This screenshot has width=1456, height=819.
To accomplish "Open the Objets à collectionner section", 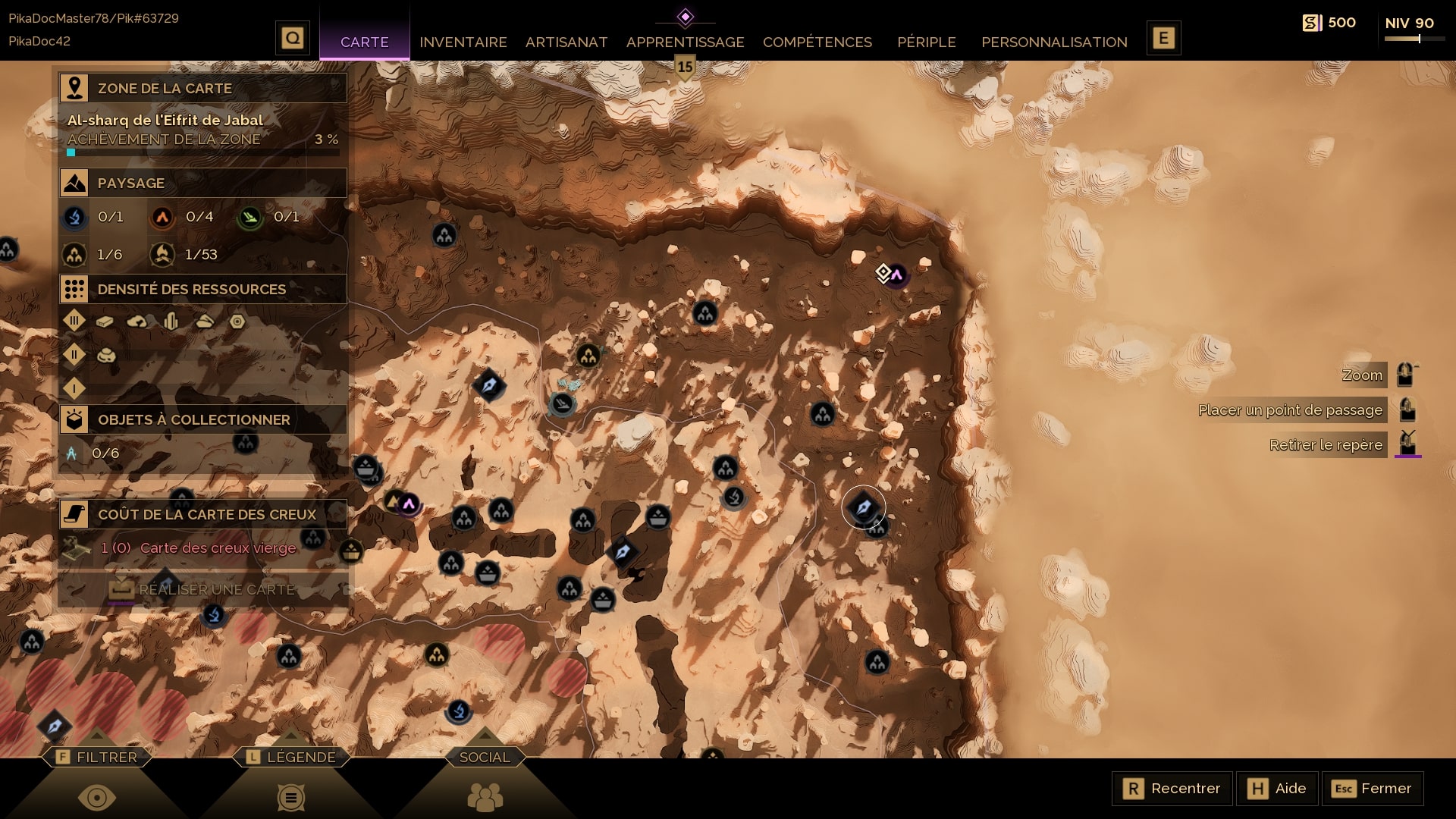I will 202,419.
